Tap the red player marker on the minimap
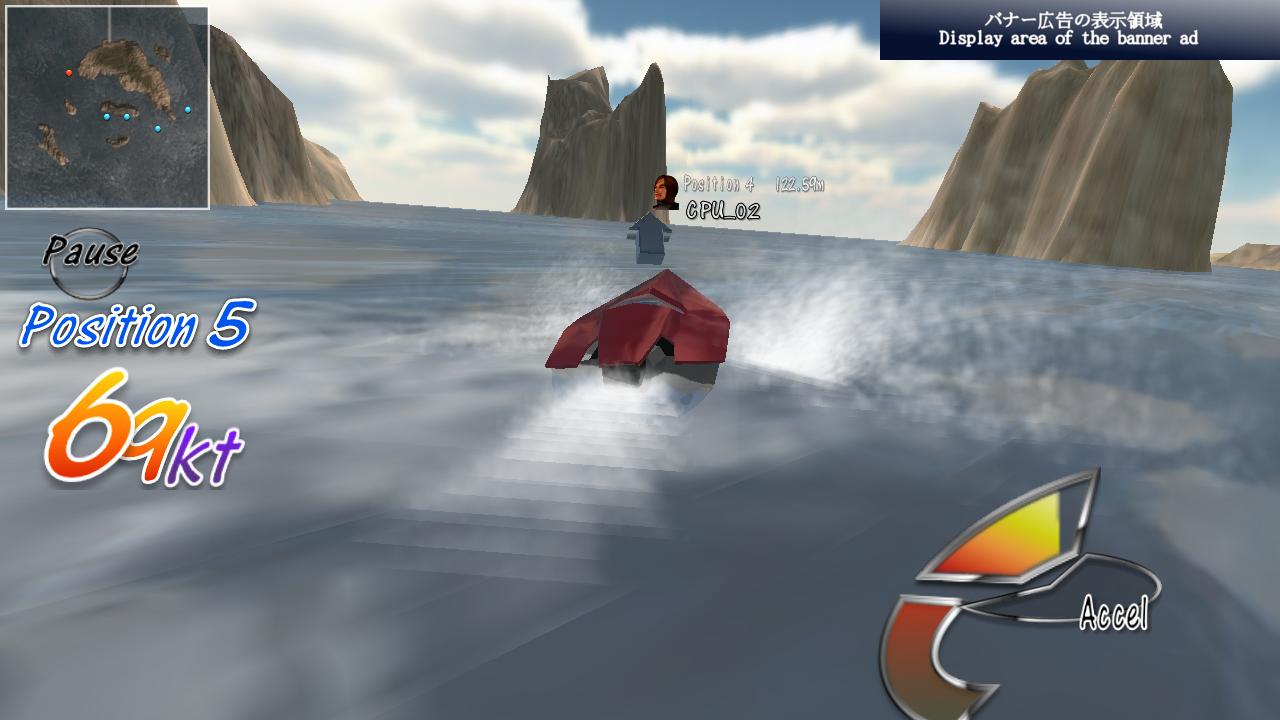Image resolution: width=1280 pixels, height=720 pixels. tap(70, 72)
